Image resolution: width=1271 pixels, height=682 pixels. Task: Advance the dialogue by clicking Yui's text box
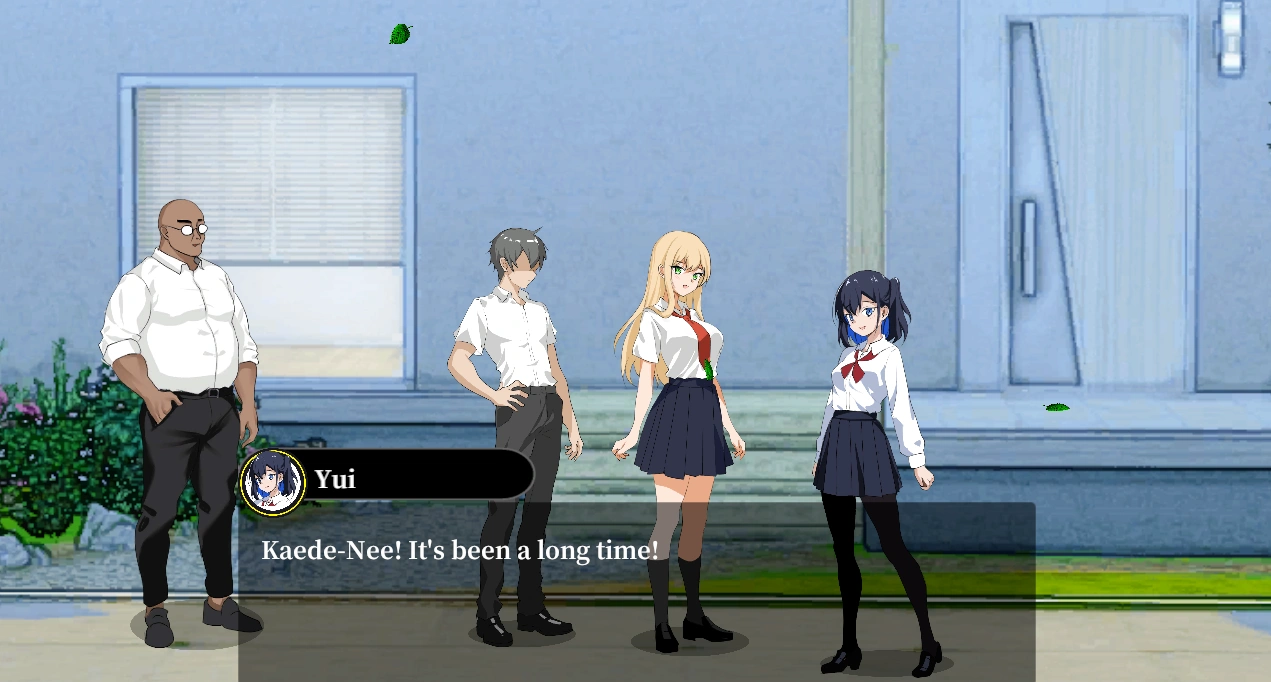[636, 591]
